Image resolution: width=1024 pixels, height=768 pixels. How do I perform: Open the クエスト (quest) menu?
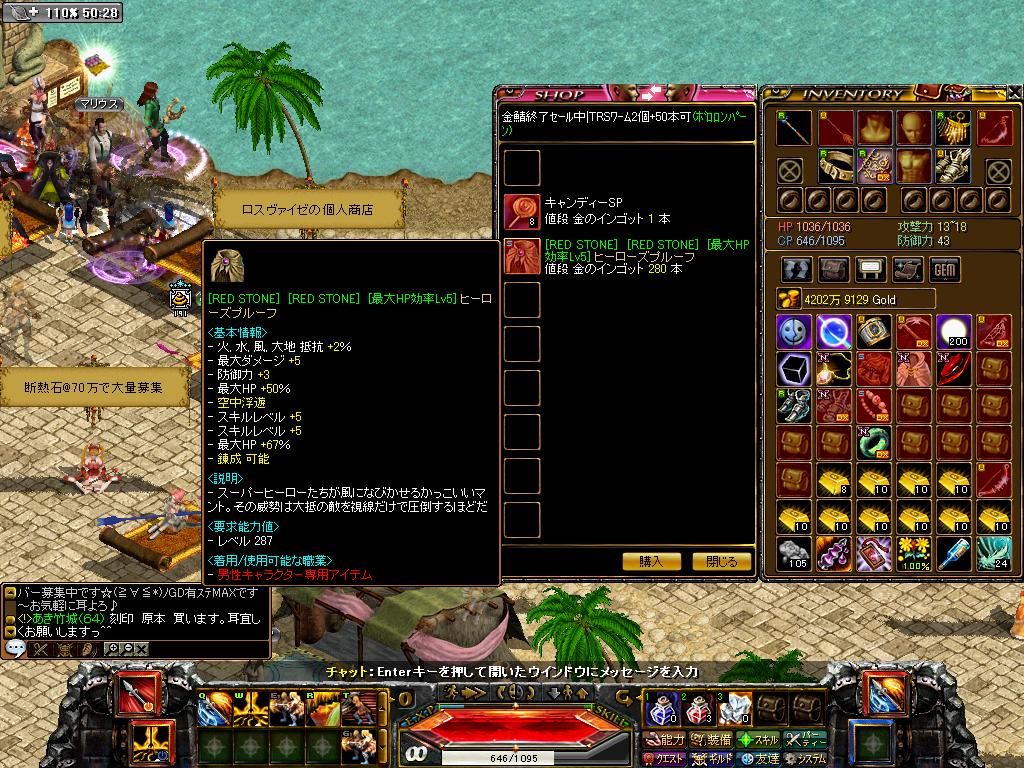pyautogui.click(x=665, y=759)
